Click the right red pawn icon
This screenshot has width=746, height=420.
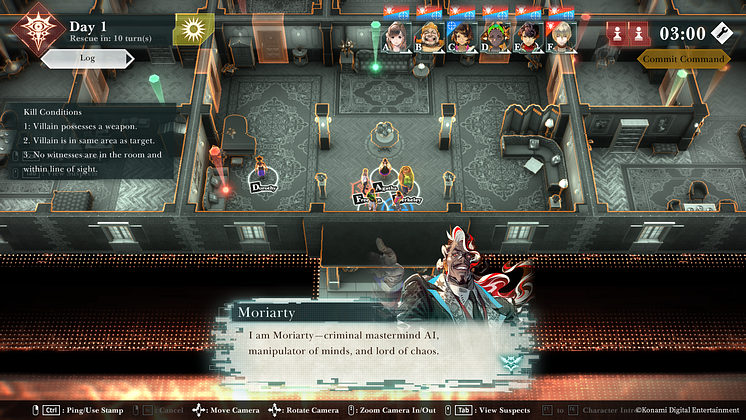(639, 33)
